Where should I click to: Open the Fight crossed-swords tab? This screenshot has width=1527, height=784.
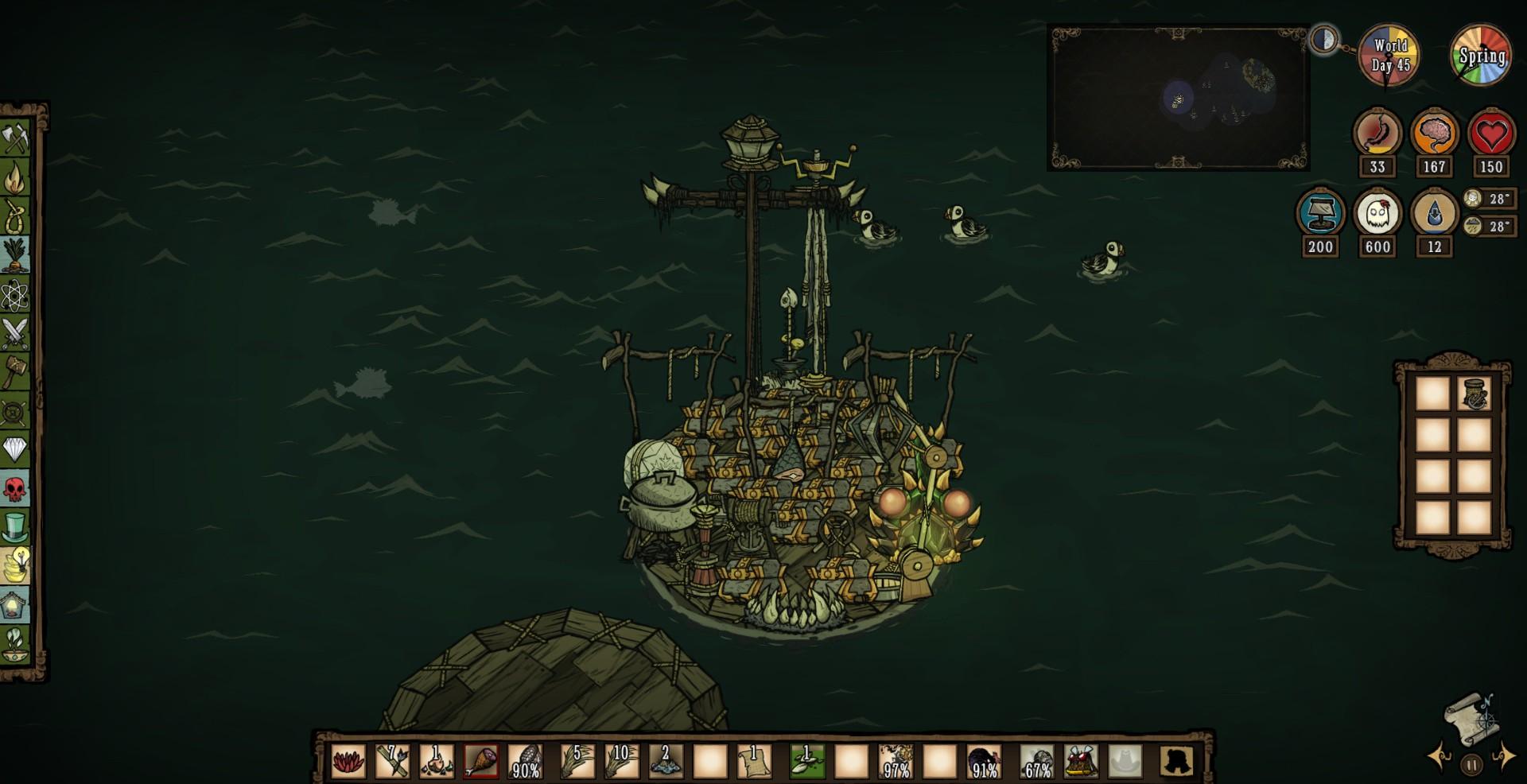point(16,333)
